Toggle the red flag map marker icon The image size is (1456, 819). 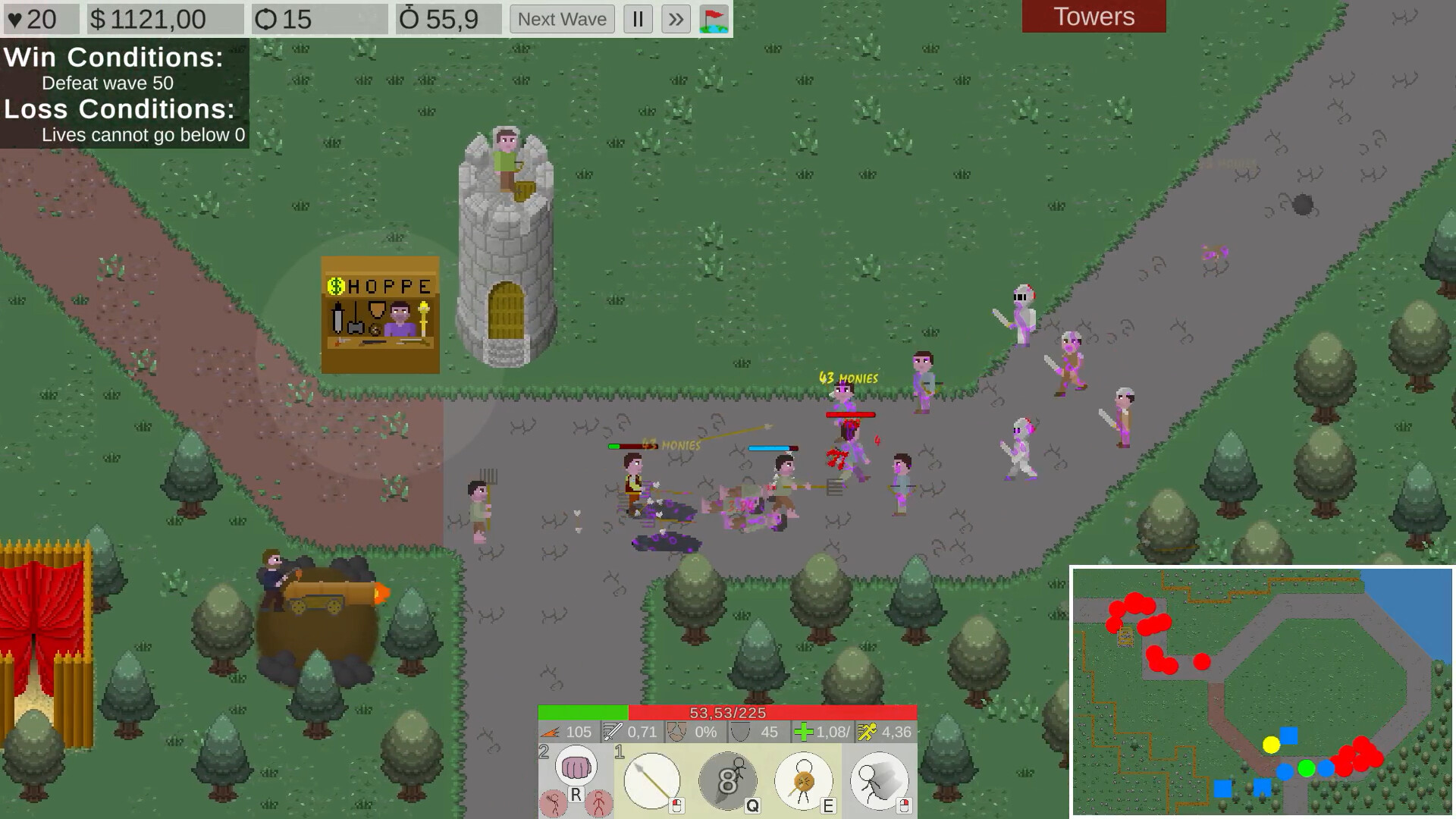tap(714, 19)
